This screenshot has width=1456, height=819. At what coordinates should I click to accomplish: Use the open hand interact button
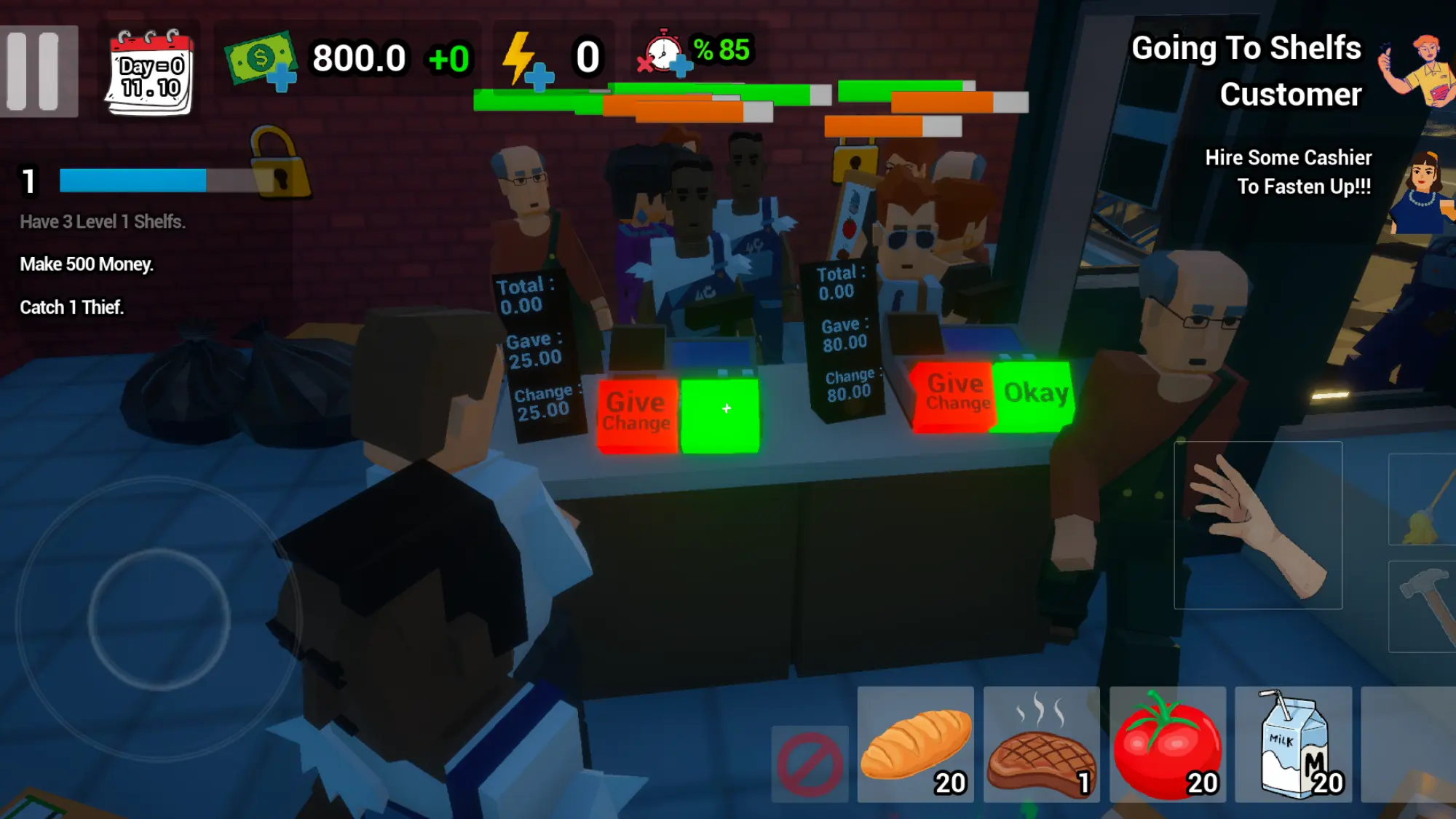[1257, 525]
